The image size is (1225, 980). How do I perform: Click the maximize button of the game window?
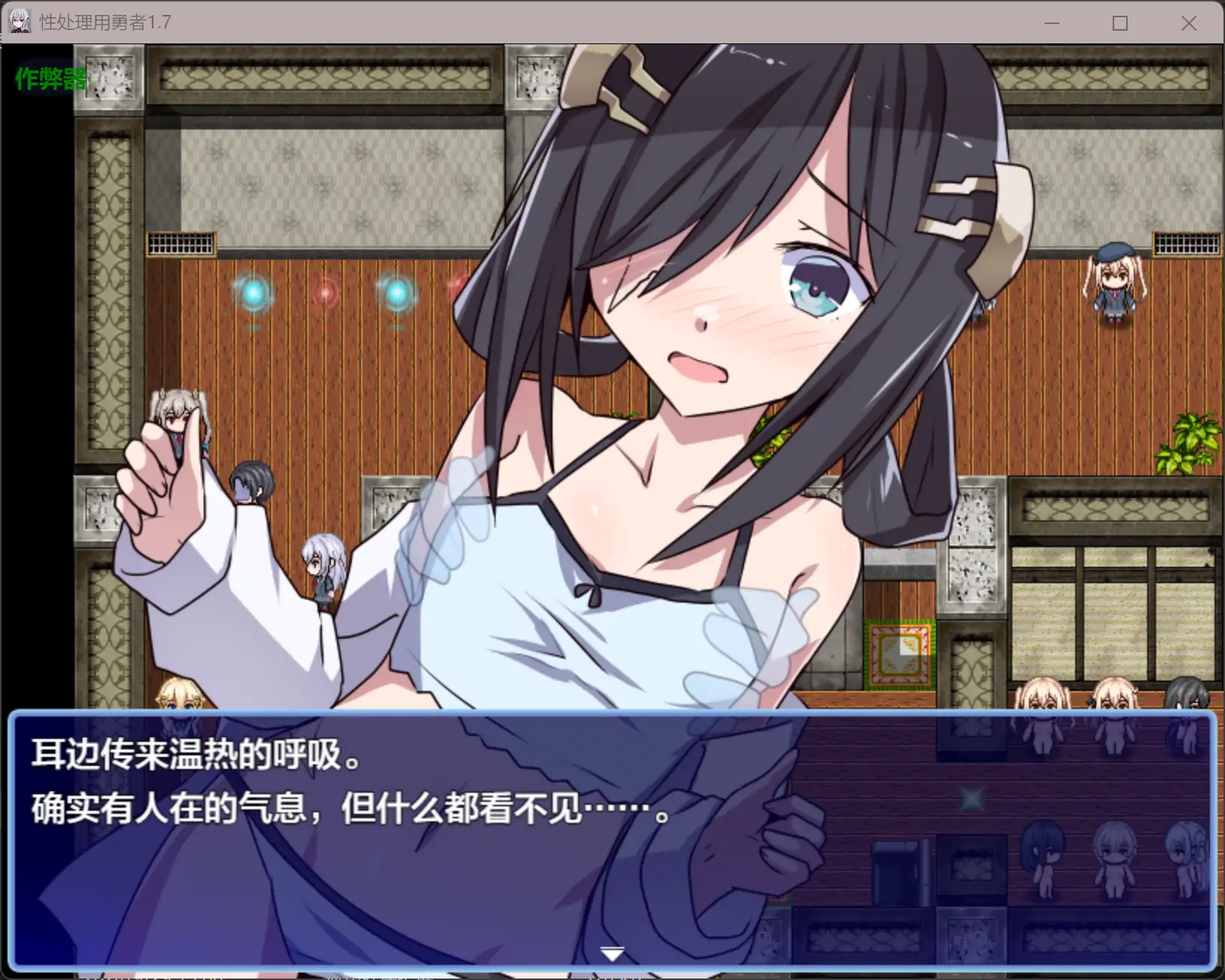(x=1119, y=23)
